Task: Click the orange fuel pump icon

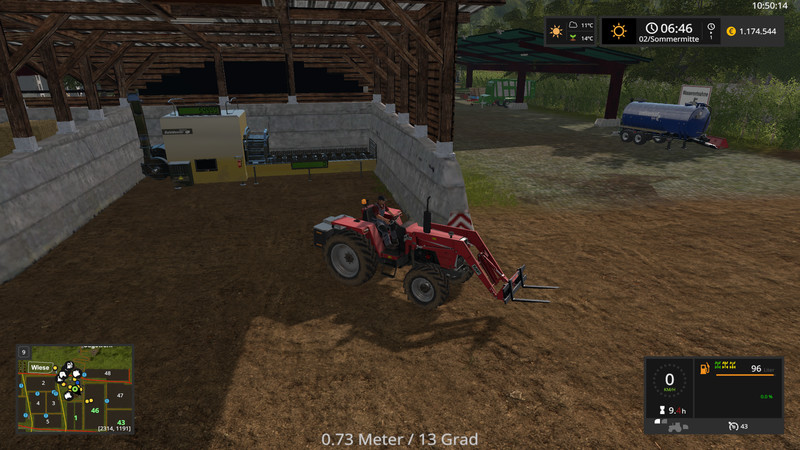Action: click(x=705, y=369)
